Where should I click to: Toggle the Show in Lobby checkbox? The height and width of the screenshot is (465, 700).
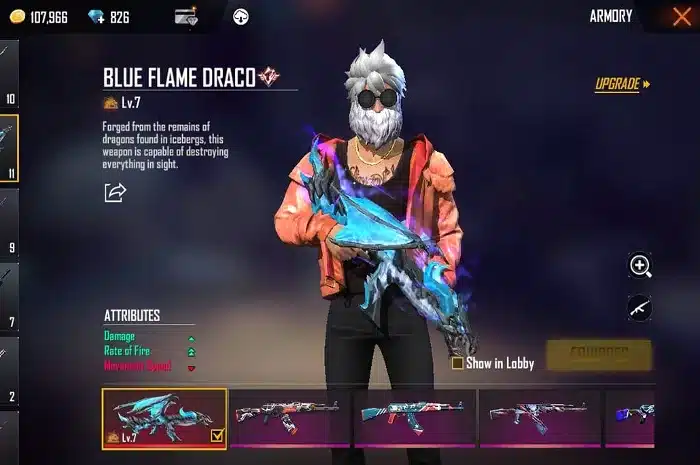point(458,363)
